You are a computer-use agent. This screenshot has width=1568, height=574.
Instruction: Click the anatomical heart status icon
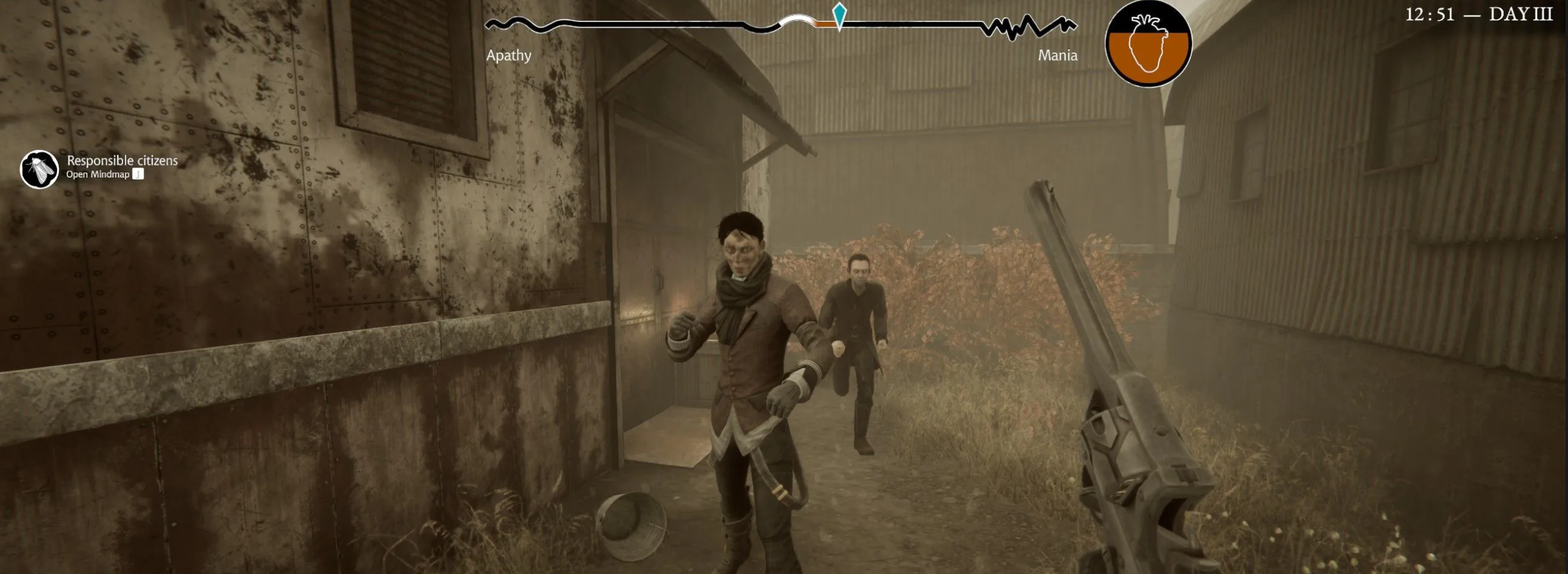click(1148, 44)
